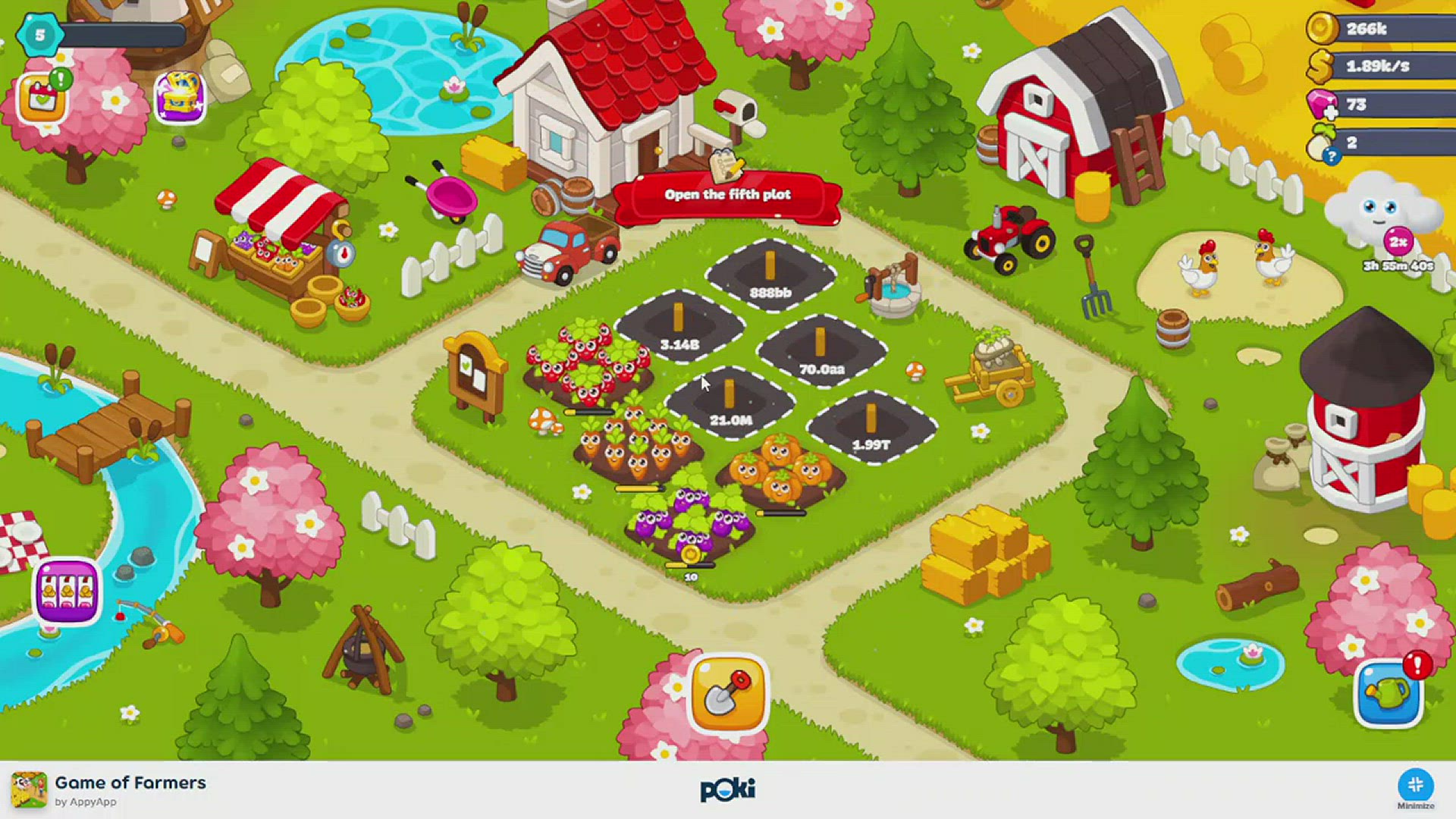The height and width of the screenshot is (819, 1456).
Task: Open the golden chest rewards icon
Action: pos(180,97)
